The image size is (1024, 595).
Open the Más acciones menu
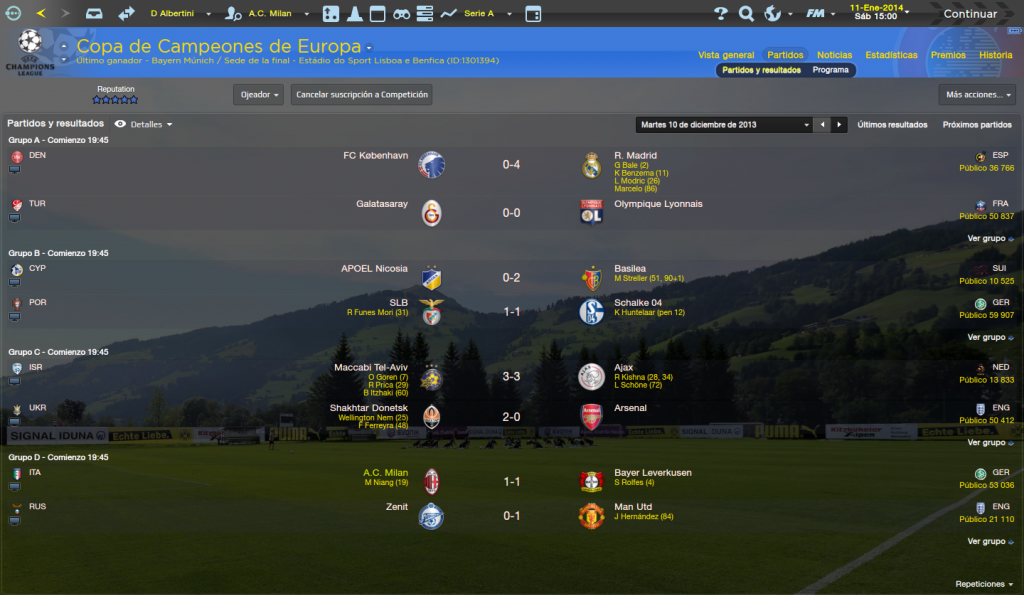click(x=977, y=95)
